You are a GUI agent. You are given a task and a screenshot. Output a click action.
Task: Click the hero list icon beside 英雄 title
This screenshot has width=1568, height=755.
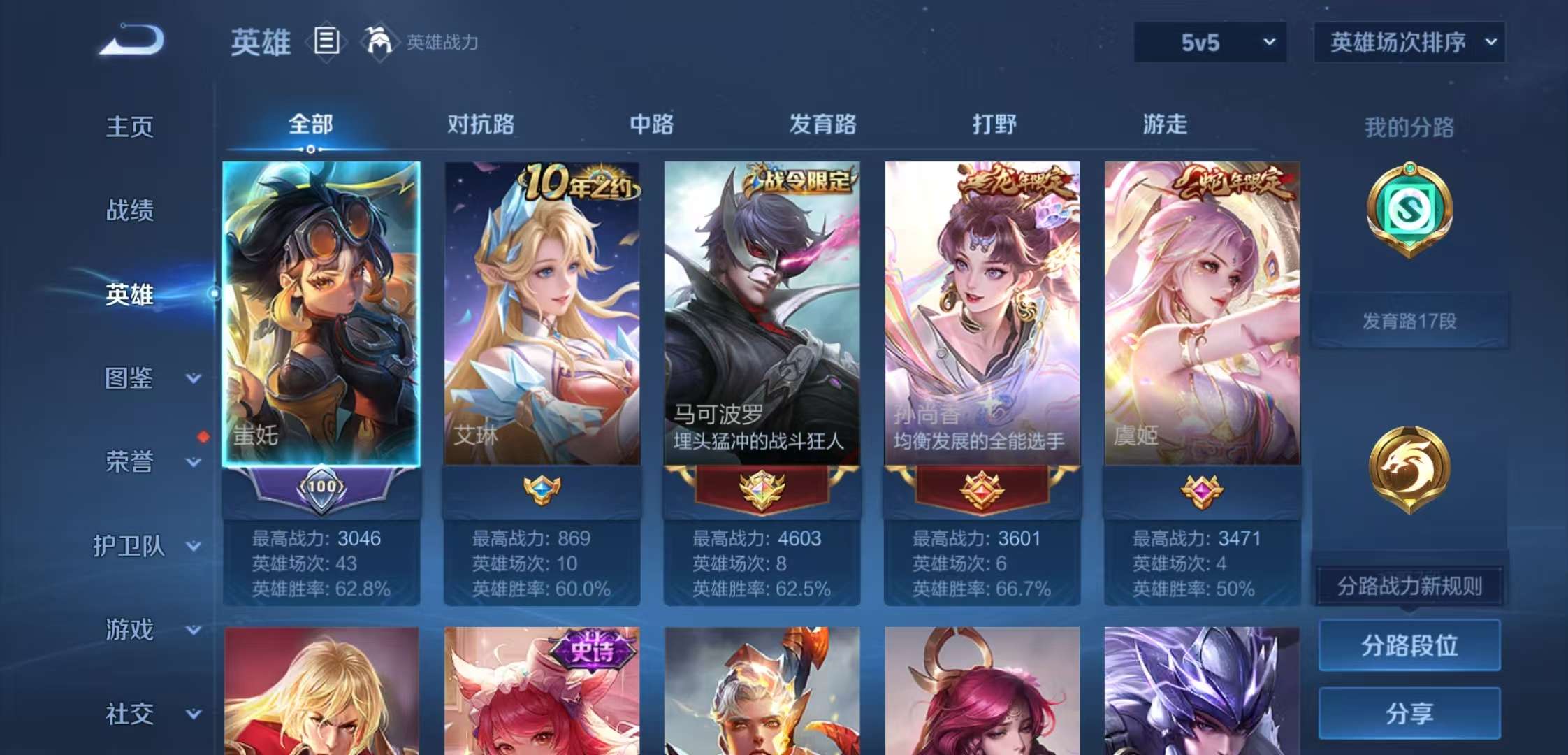coord(326,41)
